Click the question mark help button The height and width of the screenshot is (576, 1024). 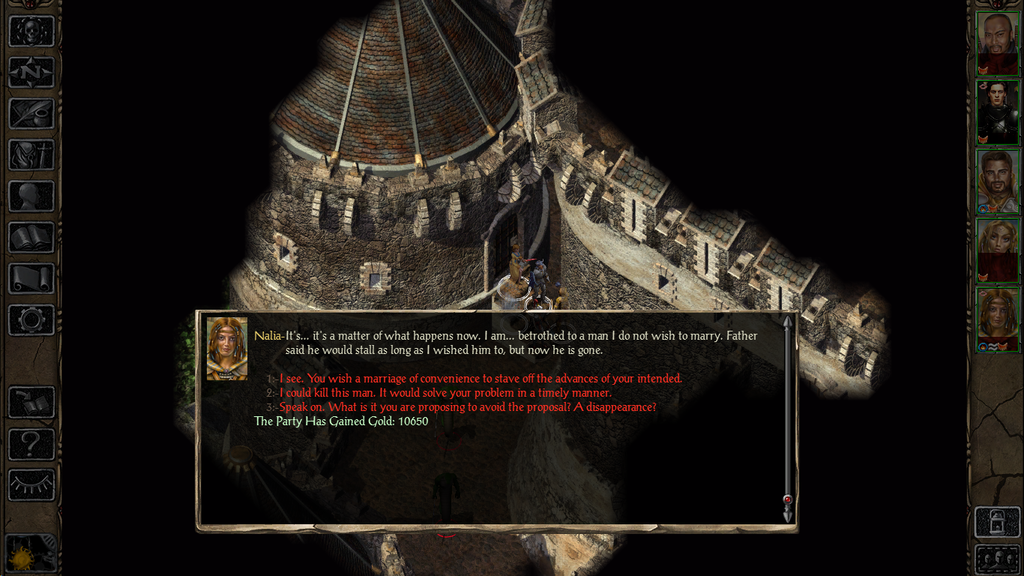(x=31, y=443)
